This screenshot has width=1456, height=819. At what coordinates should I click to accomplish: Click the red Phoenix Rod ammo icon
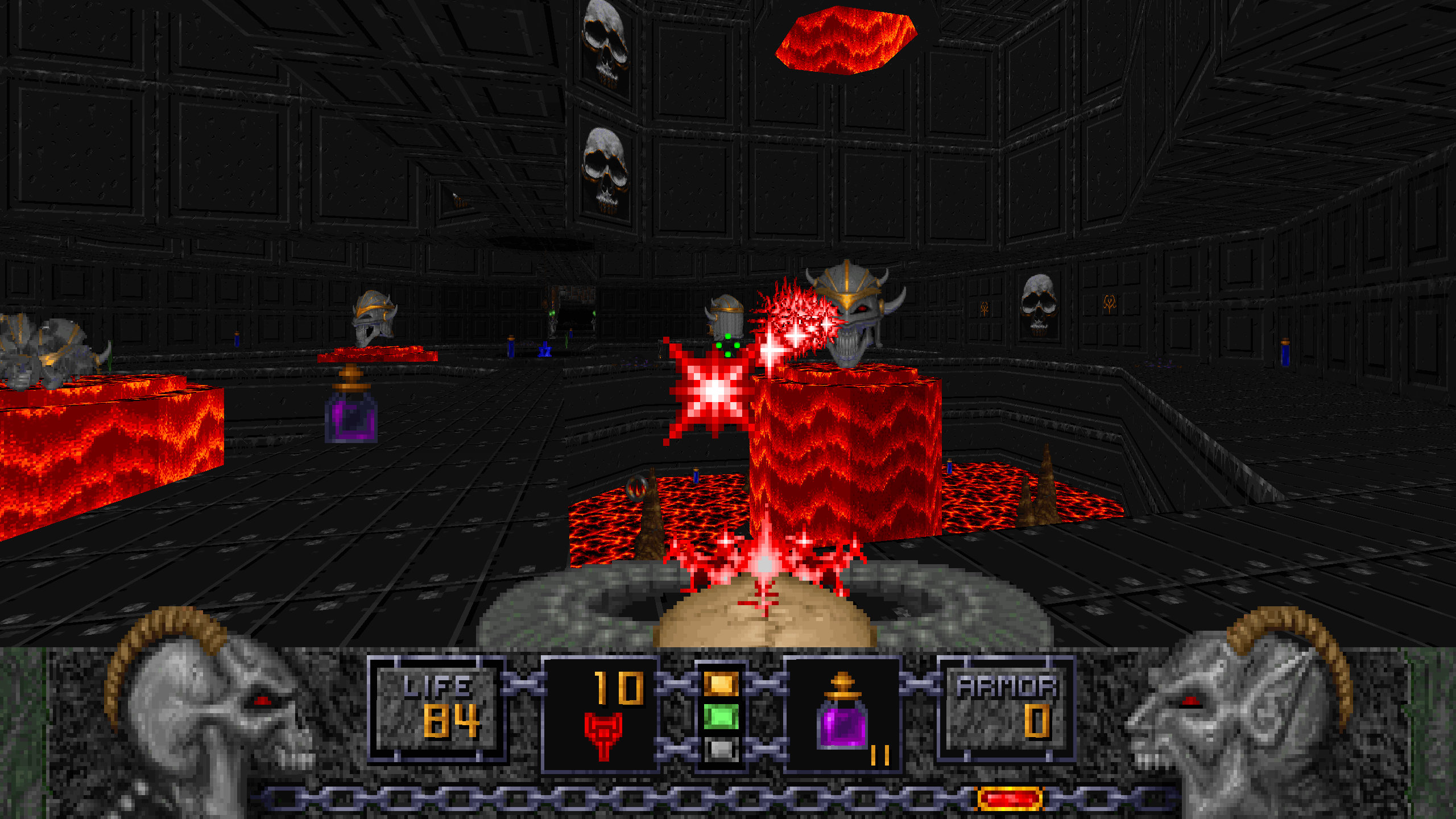603,735
